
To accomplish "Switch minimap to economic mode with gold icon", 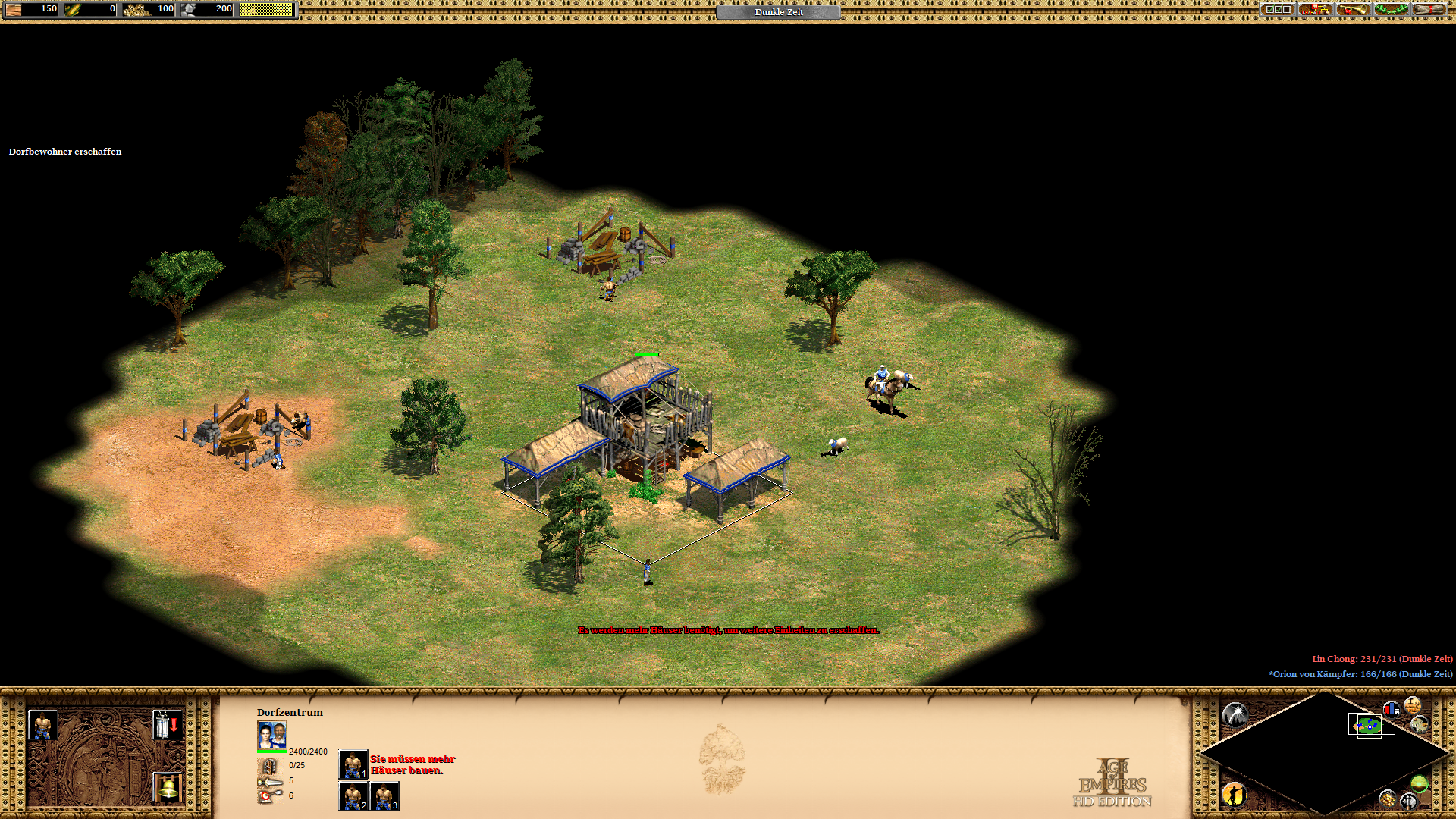I will click(x=1387, y=799).
